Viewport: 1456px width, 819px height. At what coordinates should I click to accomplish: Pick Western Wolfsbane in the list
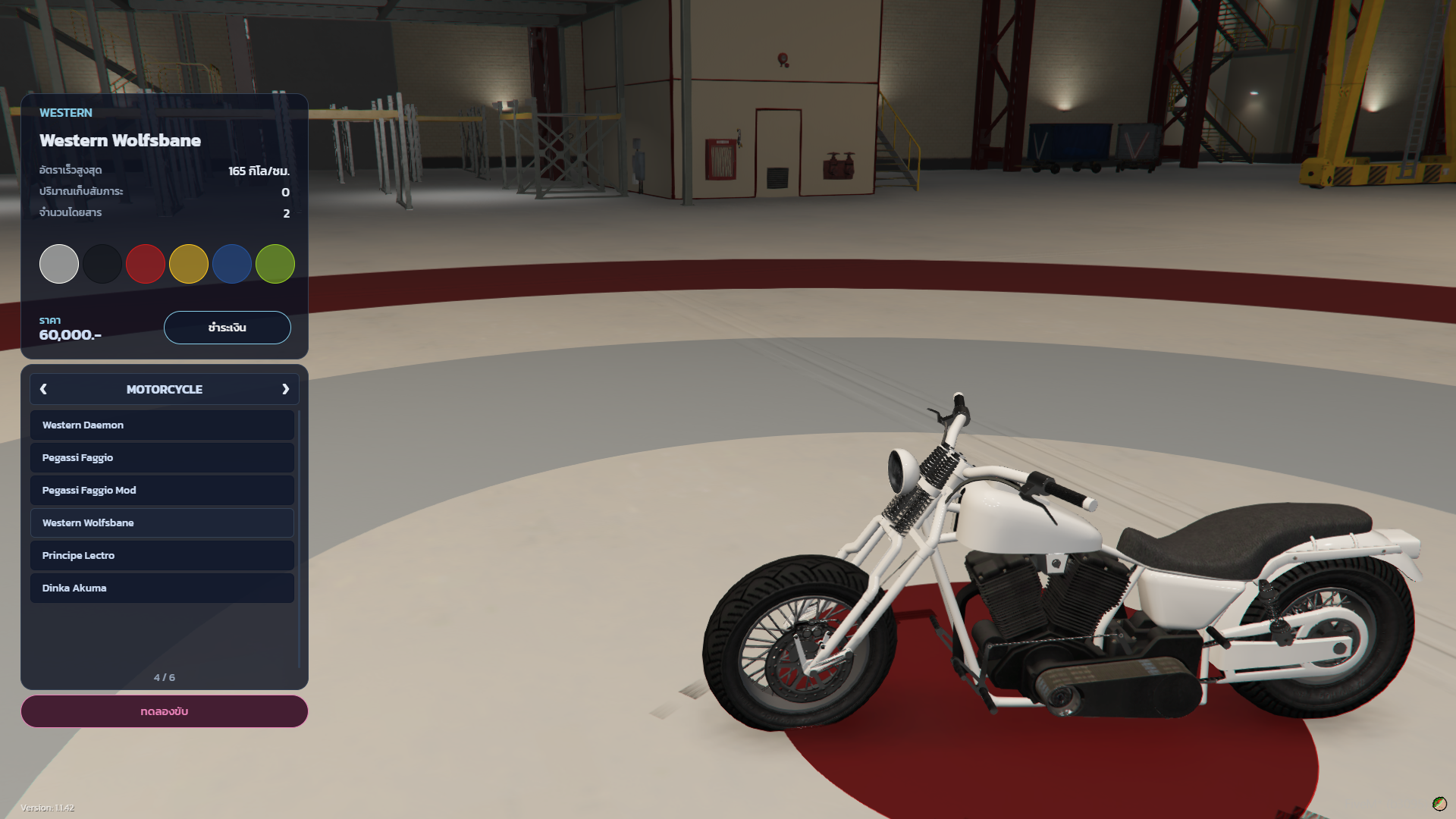(x=162, y=523)
